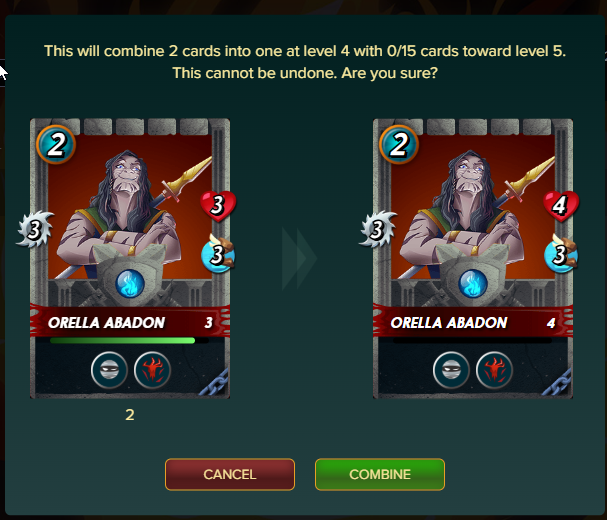Cancel the card combine

pos(230,474)
